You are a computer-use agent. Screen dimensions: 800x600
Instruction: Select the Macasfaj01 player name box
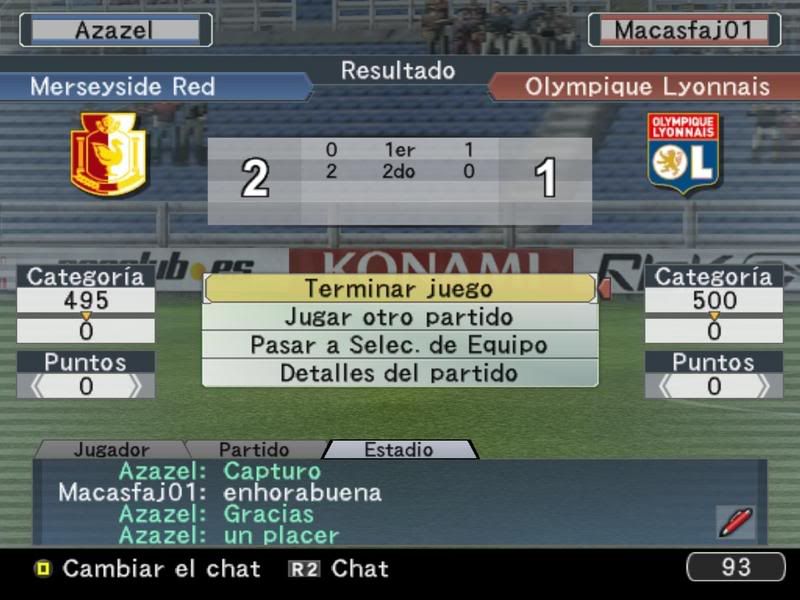[683, 30]
